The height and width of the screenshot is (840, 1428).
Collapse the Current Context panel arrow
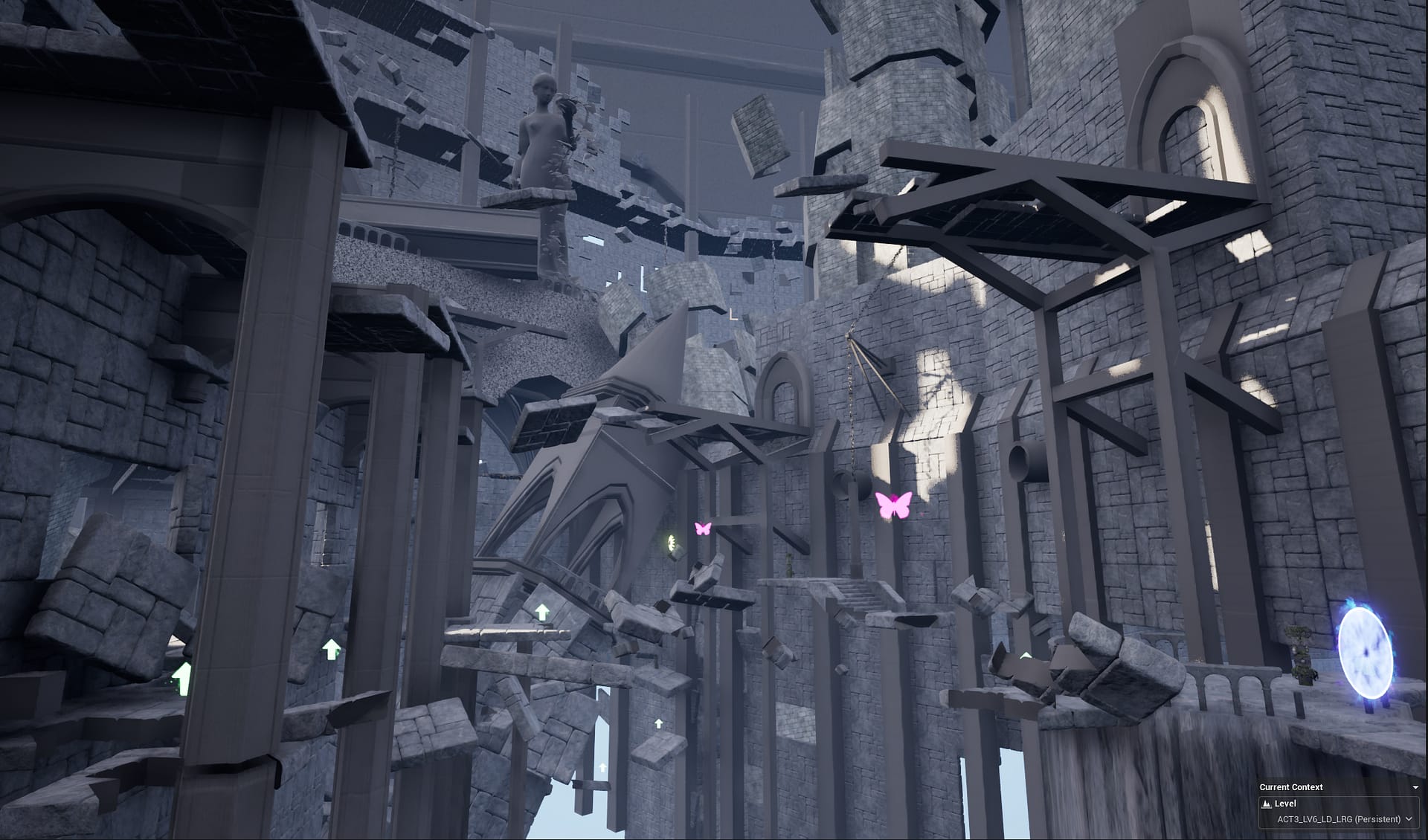(1415, 787)
